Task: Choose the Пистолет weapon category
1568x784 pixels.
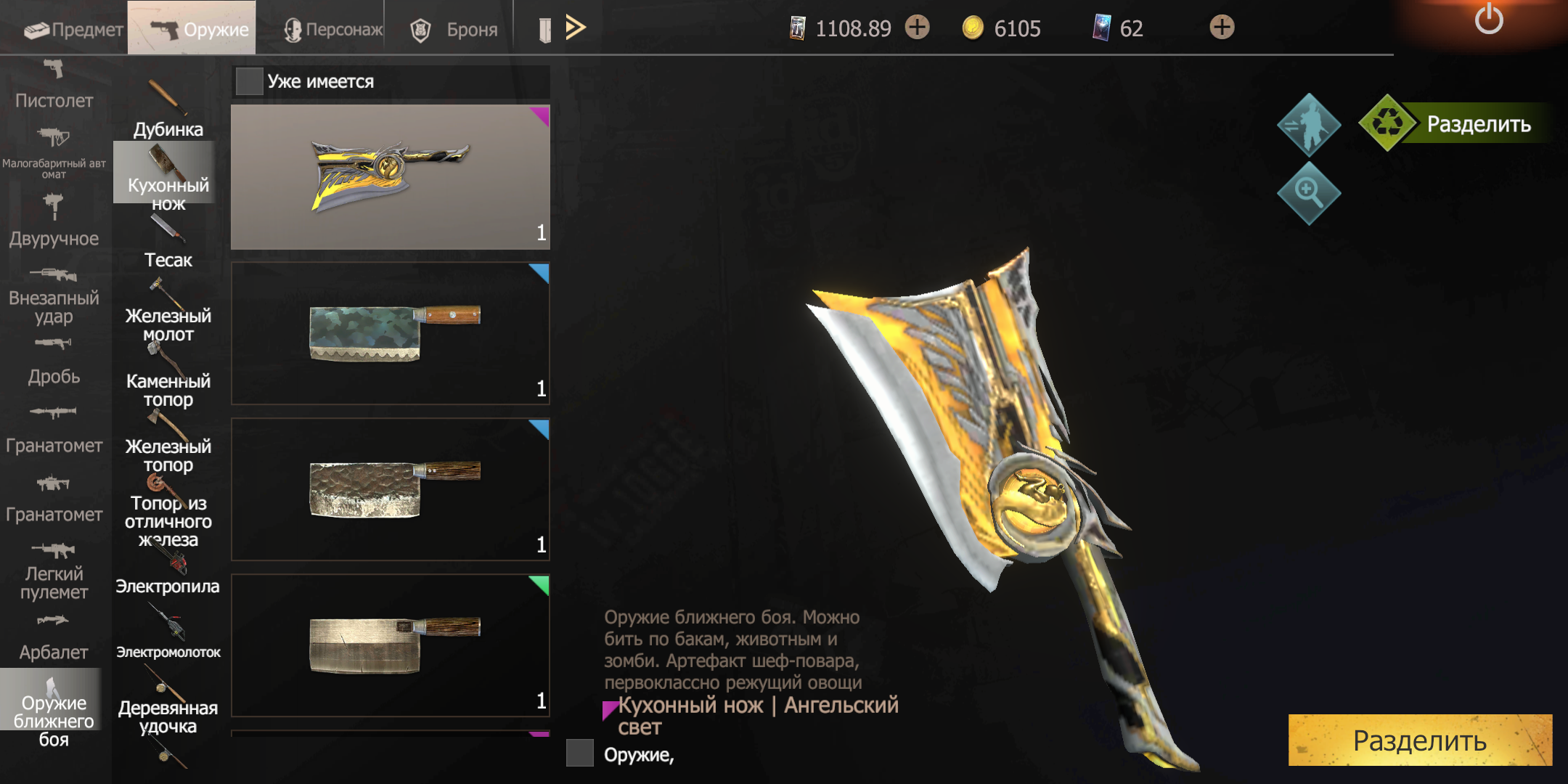Action: [54, 86]
